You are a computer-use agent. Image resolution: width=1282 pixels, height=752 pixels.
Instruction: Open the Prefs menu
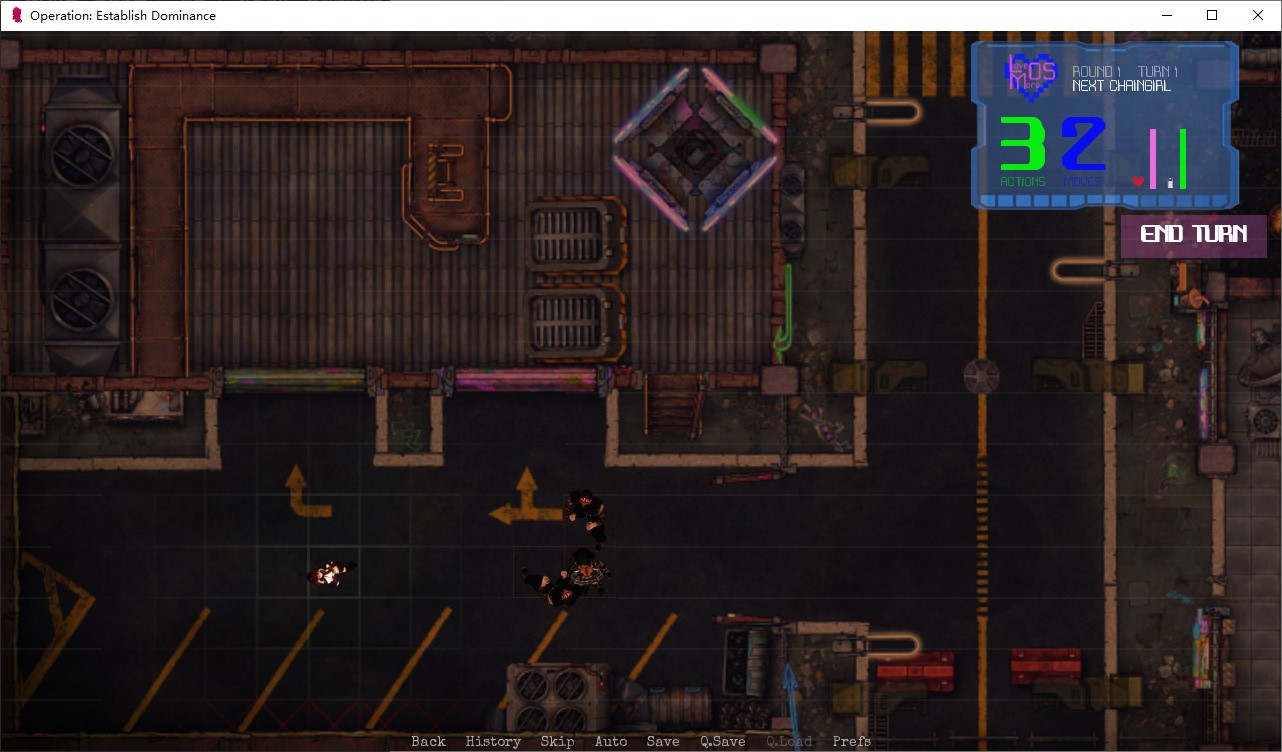851,740
